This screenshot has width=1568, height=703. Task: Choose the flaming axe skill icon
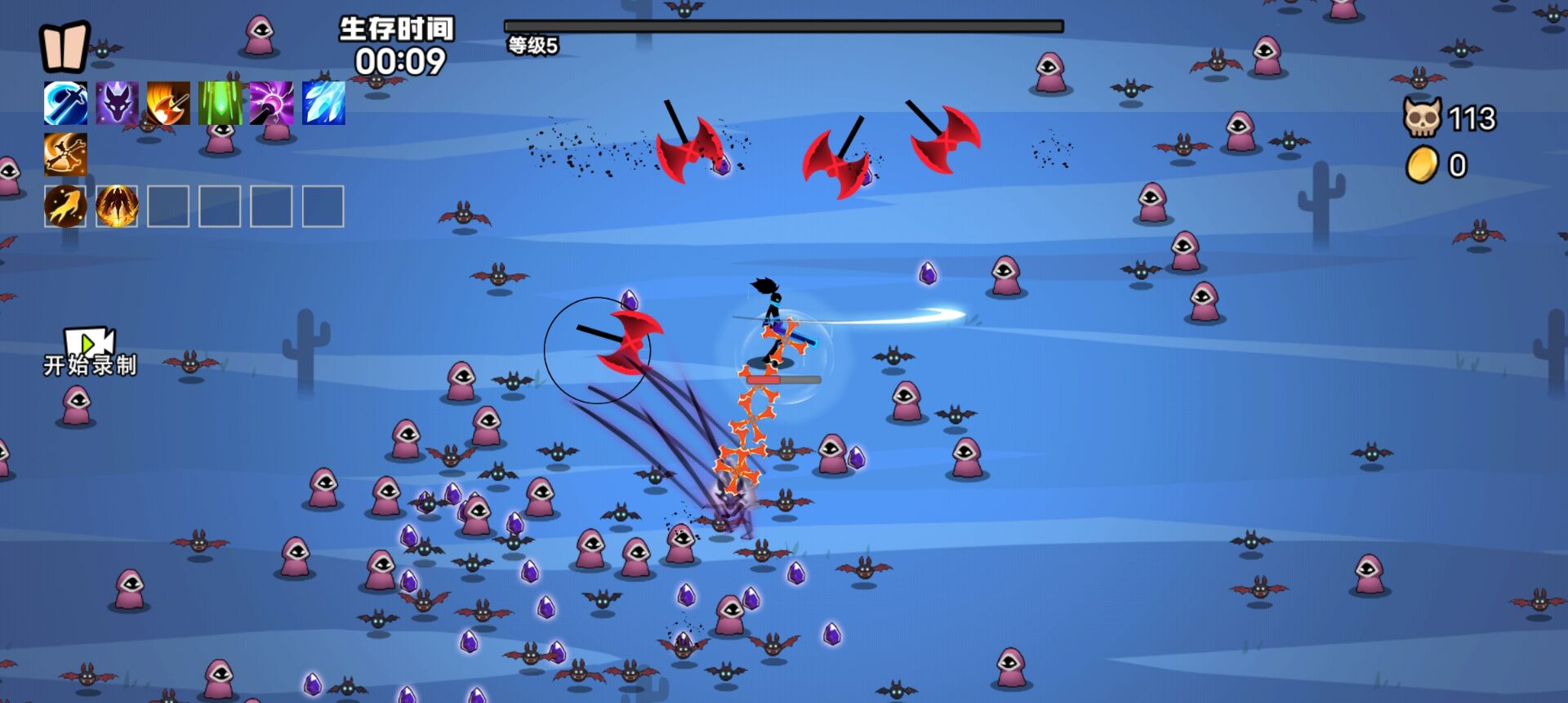click(168, 104)
